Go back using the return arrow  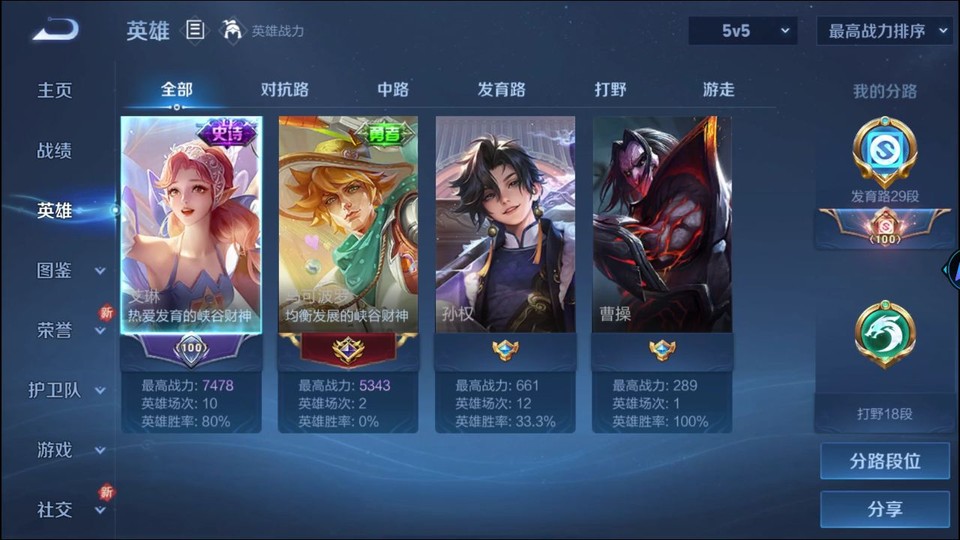55,30
